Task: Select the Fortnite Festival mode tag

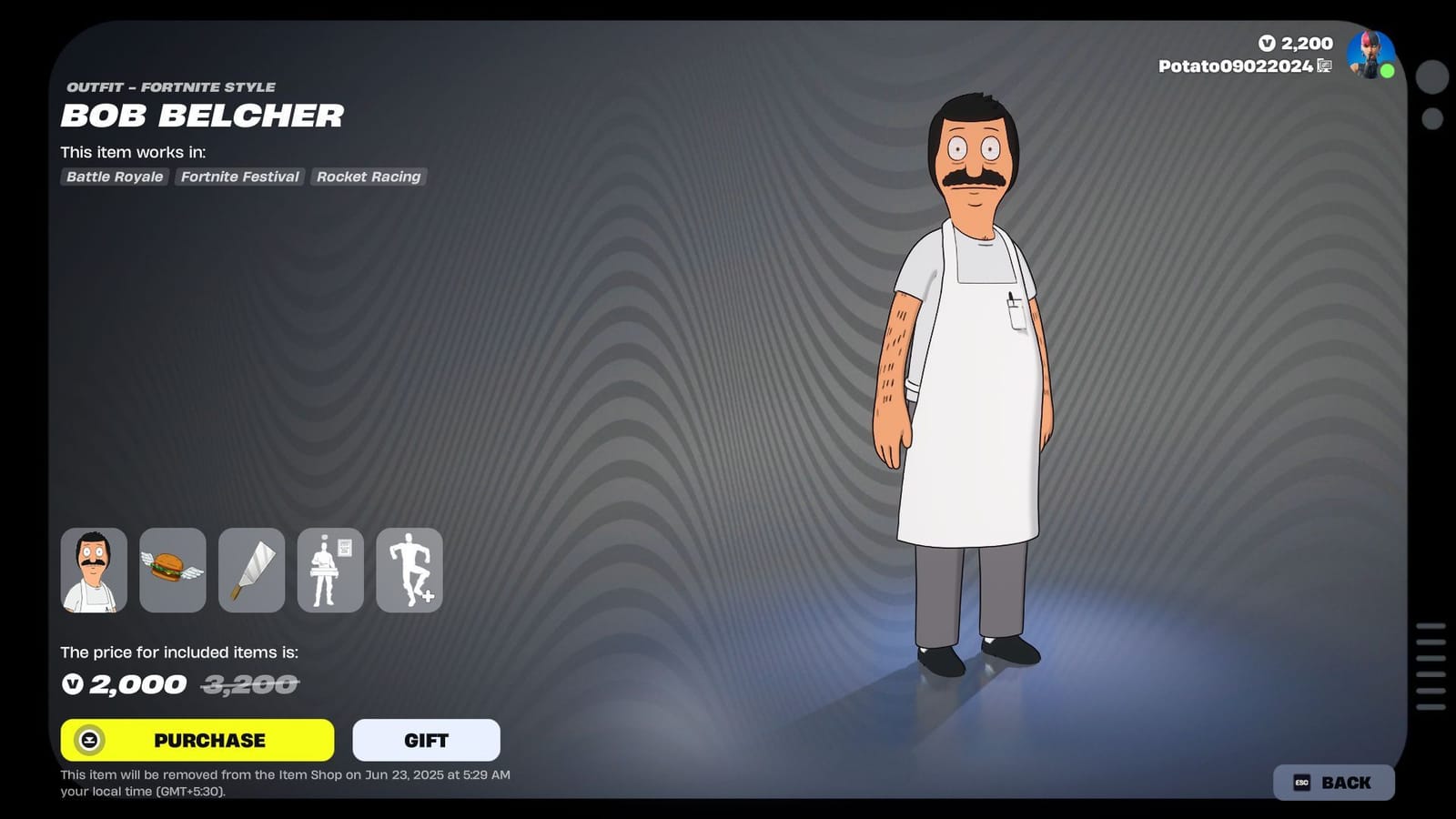Action: click(239, 177)
